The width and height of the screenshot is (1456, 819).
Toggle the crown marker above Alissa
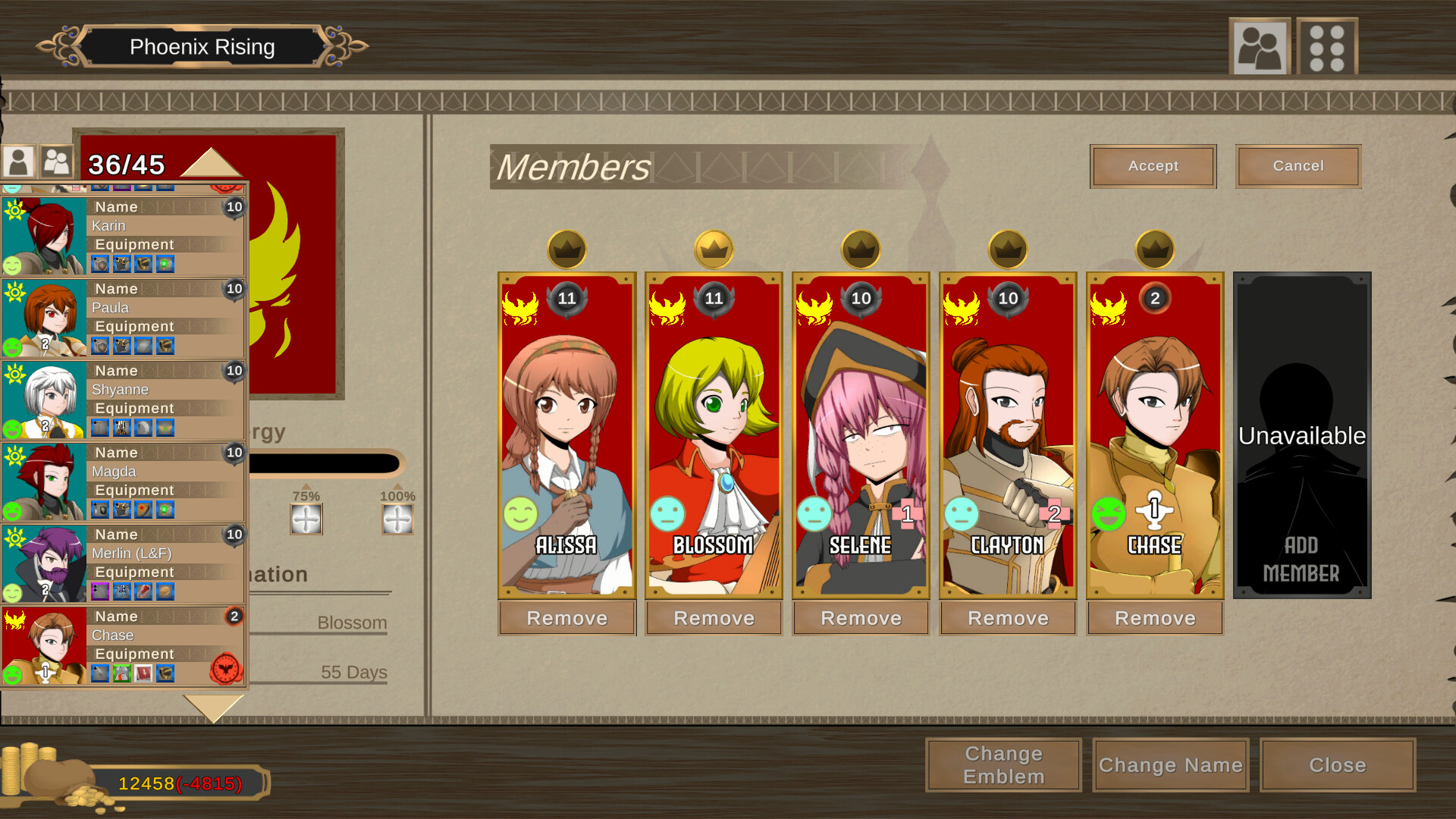coord(566,249)
